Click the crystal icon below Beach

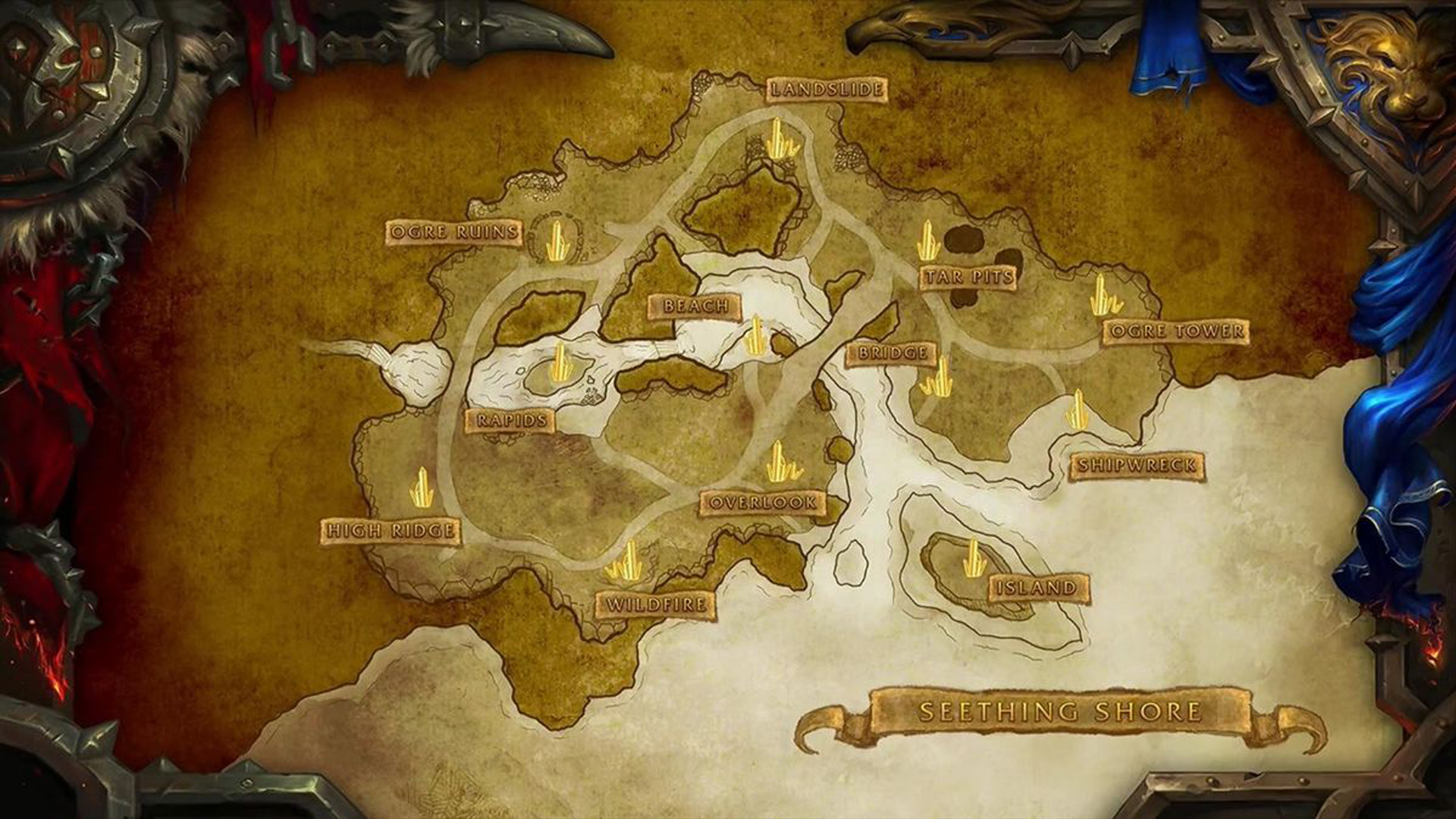[758, 335]
